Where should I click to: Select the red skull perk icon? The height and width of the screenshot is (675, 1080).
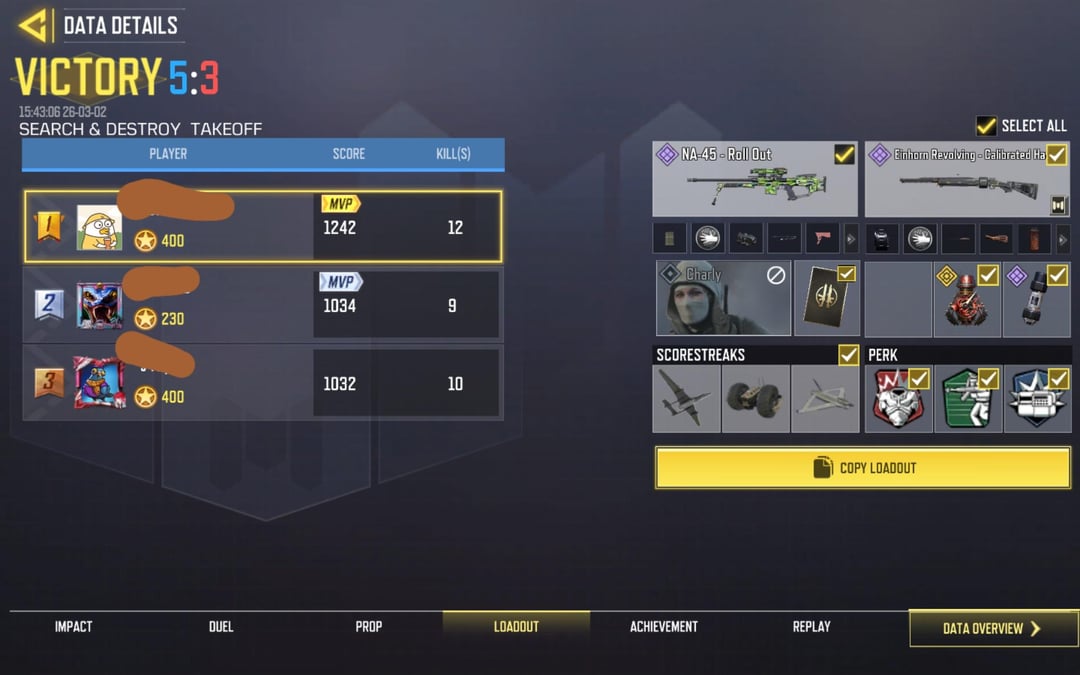(x=897, y=398)
